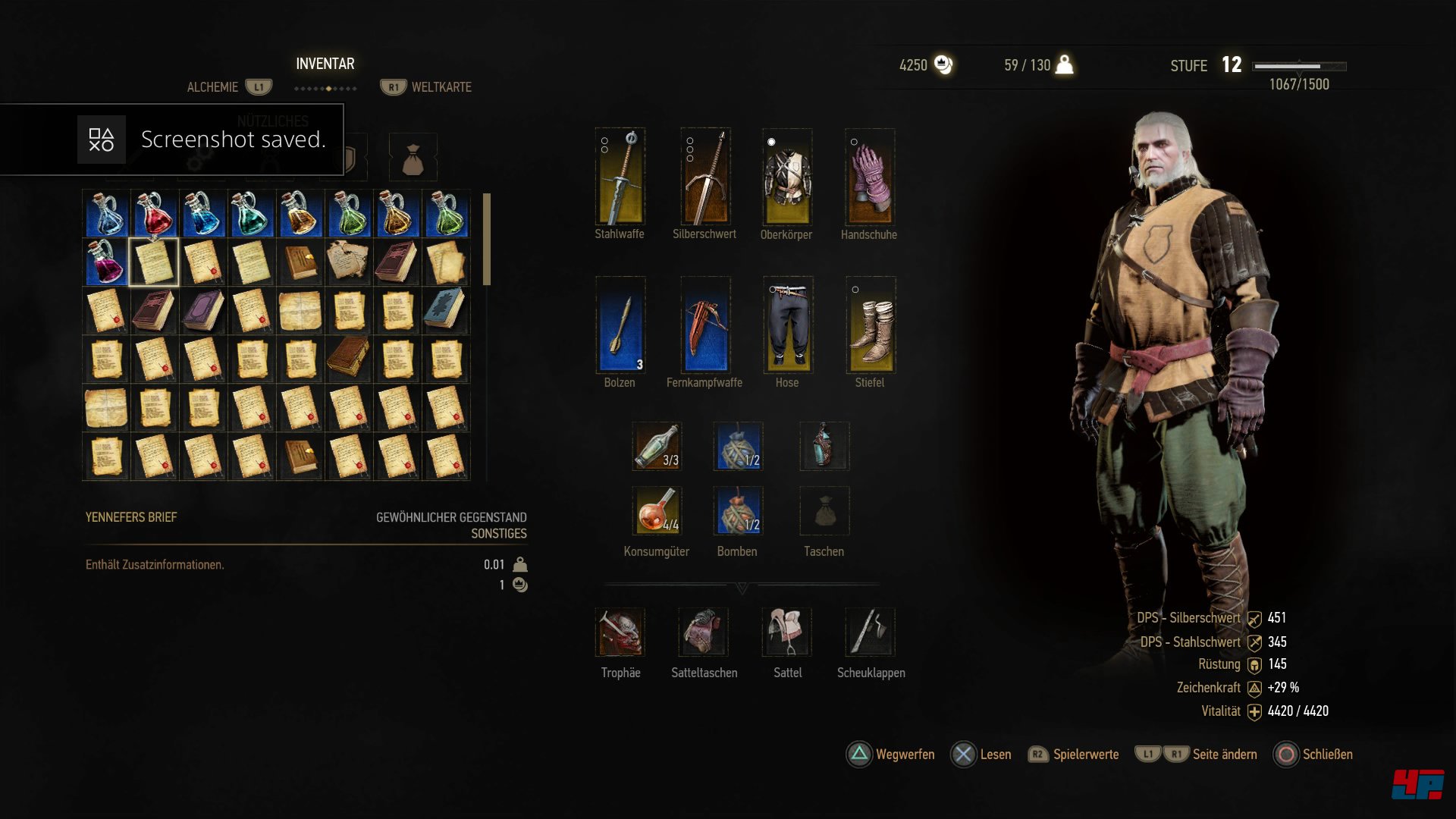Select the Stiefel boots slot
1456x819 pixels.
point(871,325)
